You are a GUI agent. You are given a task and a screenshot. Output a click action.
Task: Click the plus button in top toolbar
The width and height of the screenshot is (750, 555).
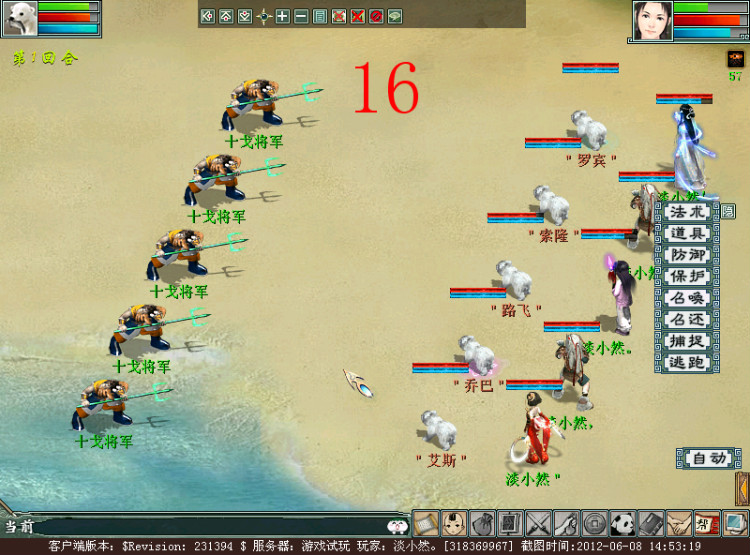[282, 16]
